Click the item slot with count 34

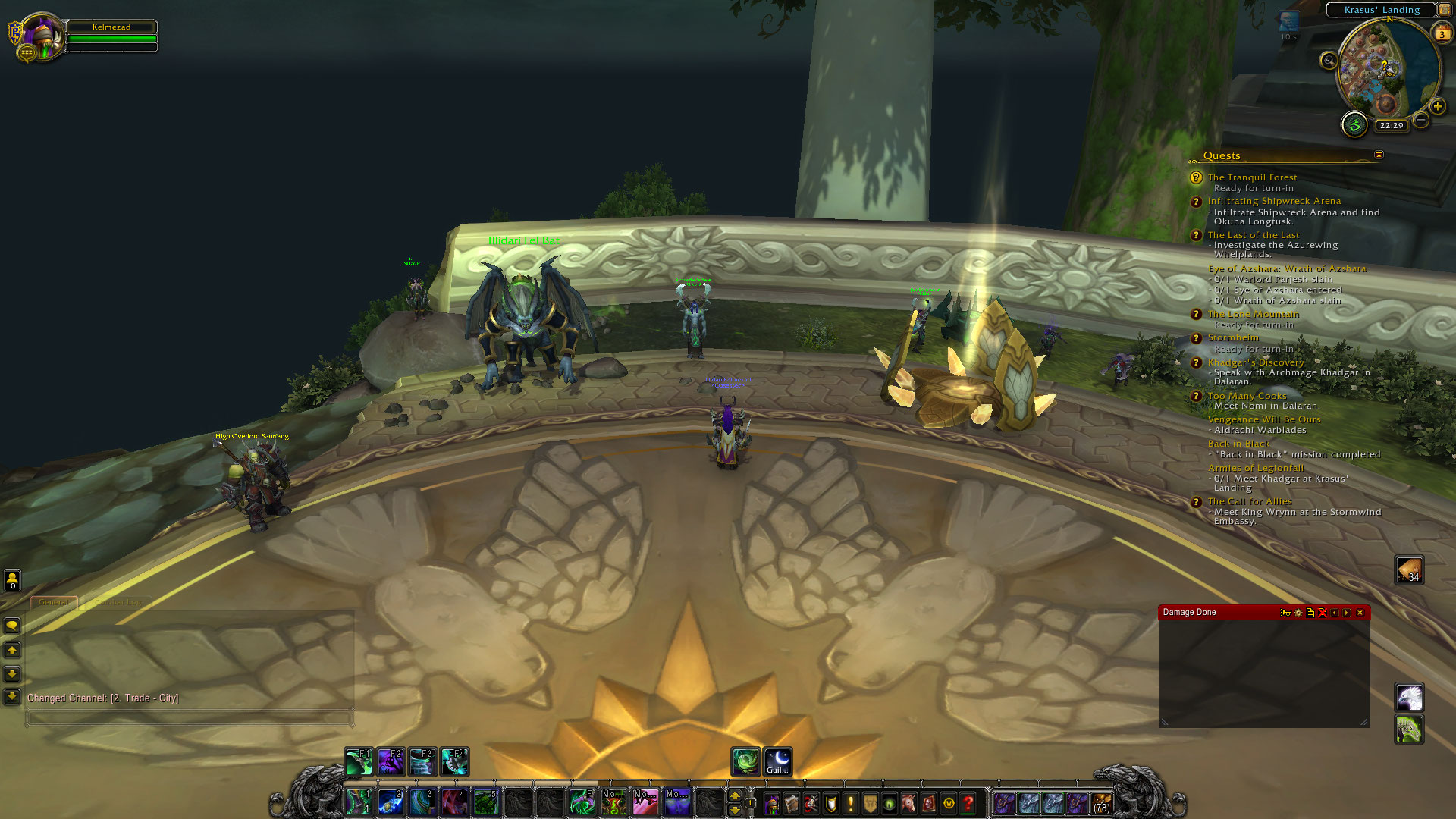1409,570
